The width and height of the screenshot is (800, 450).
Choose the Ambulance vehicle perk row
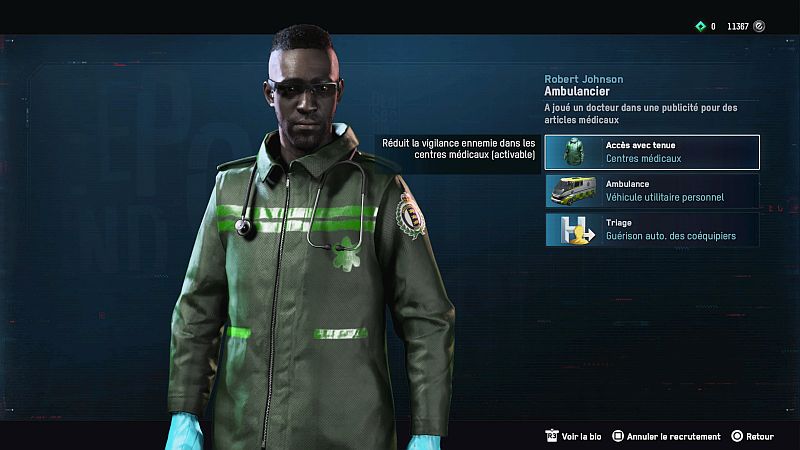tap(652, 191)
